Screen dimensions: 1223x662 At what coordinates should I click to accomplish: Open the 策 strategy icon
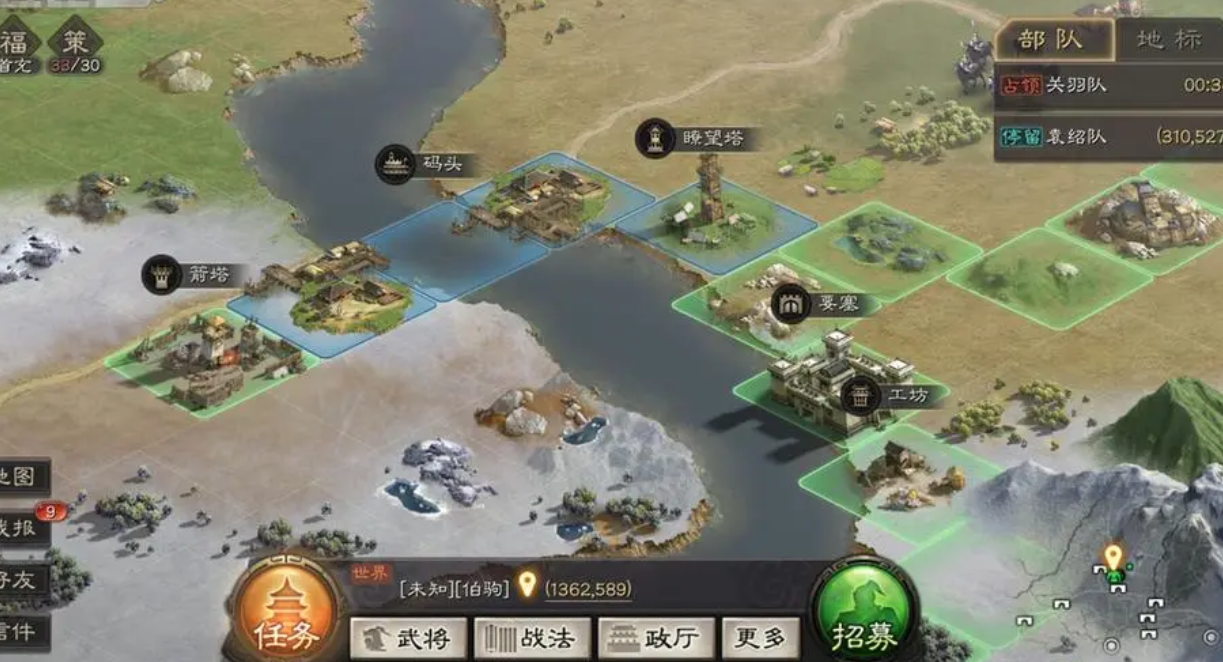click(75, 44)
